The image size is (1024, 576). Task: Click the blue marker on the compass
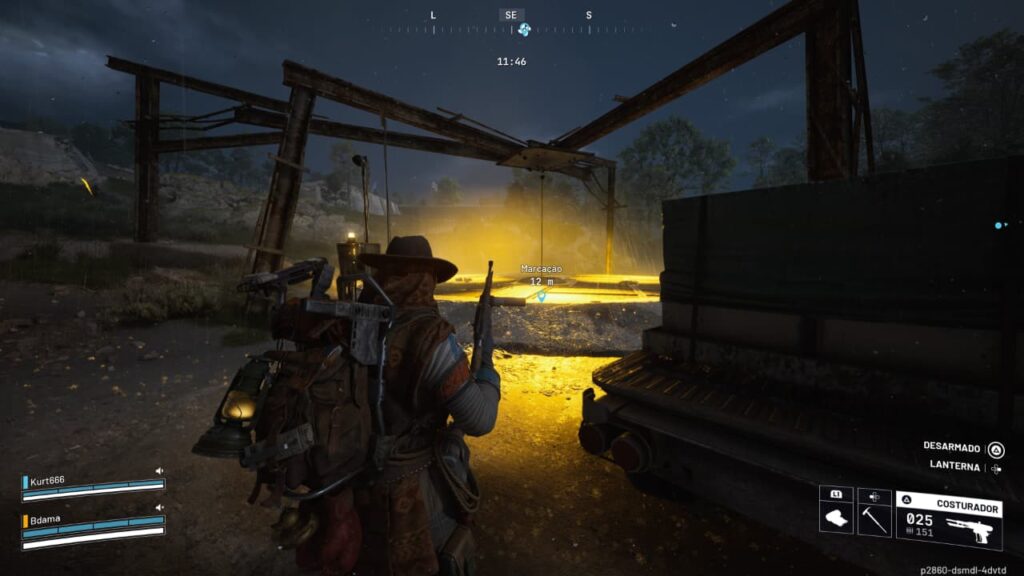pyautogui.click(x=523, y=30)
